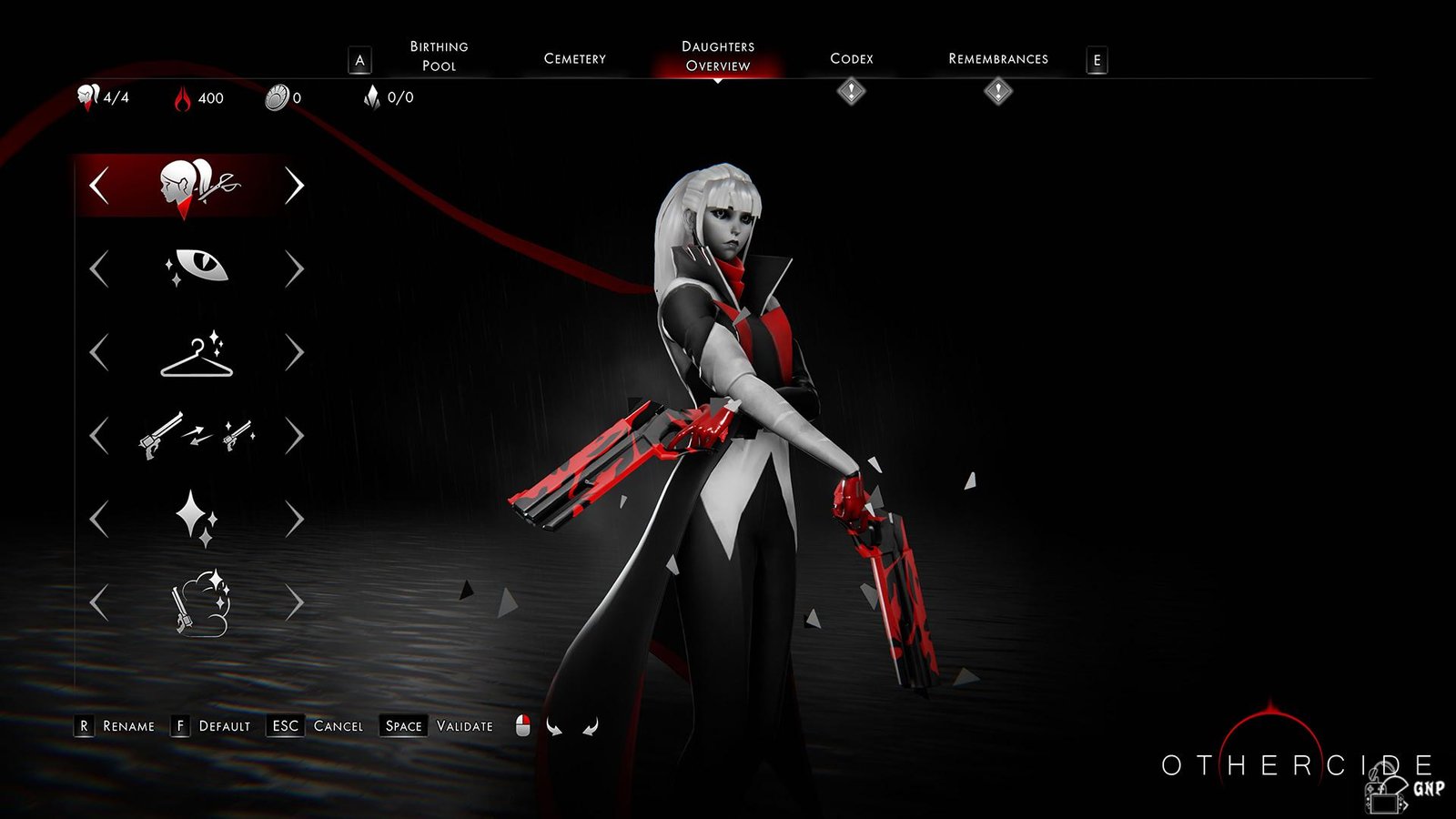Viewport: 1456px width, 819px height.
Task: Cycle to the previous eye style
Action: (x=99, y=269)
